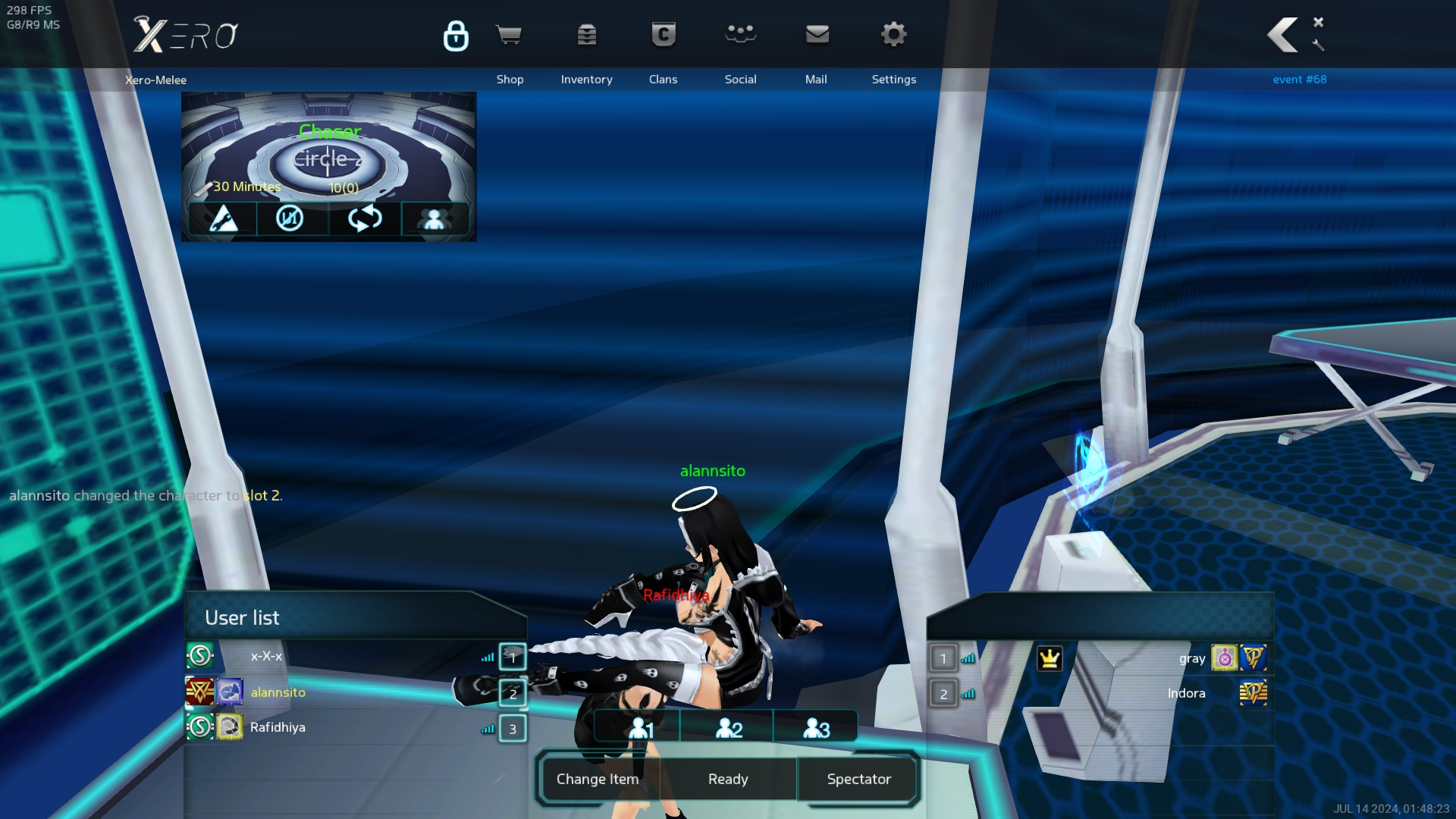
Task: Select character slot 2
Action: click(x=729, y=728)
